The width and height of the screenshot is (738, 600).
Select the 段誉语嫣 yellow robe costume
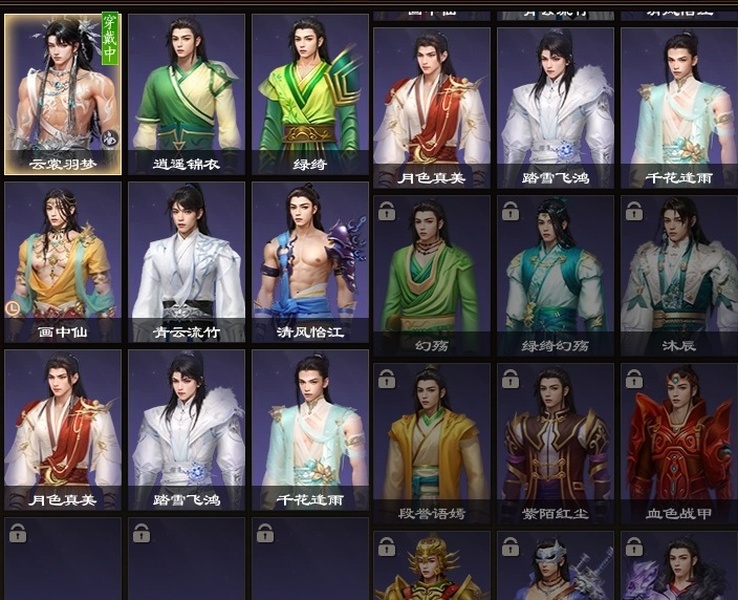click(x=432, y=442)
